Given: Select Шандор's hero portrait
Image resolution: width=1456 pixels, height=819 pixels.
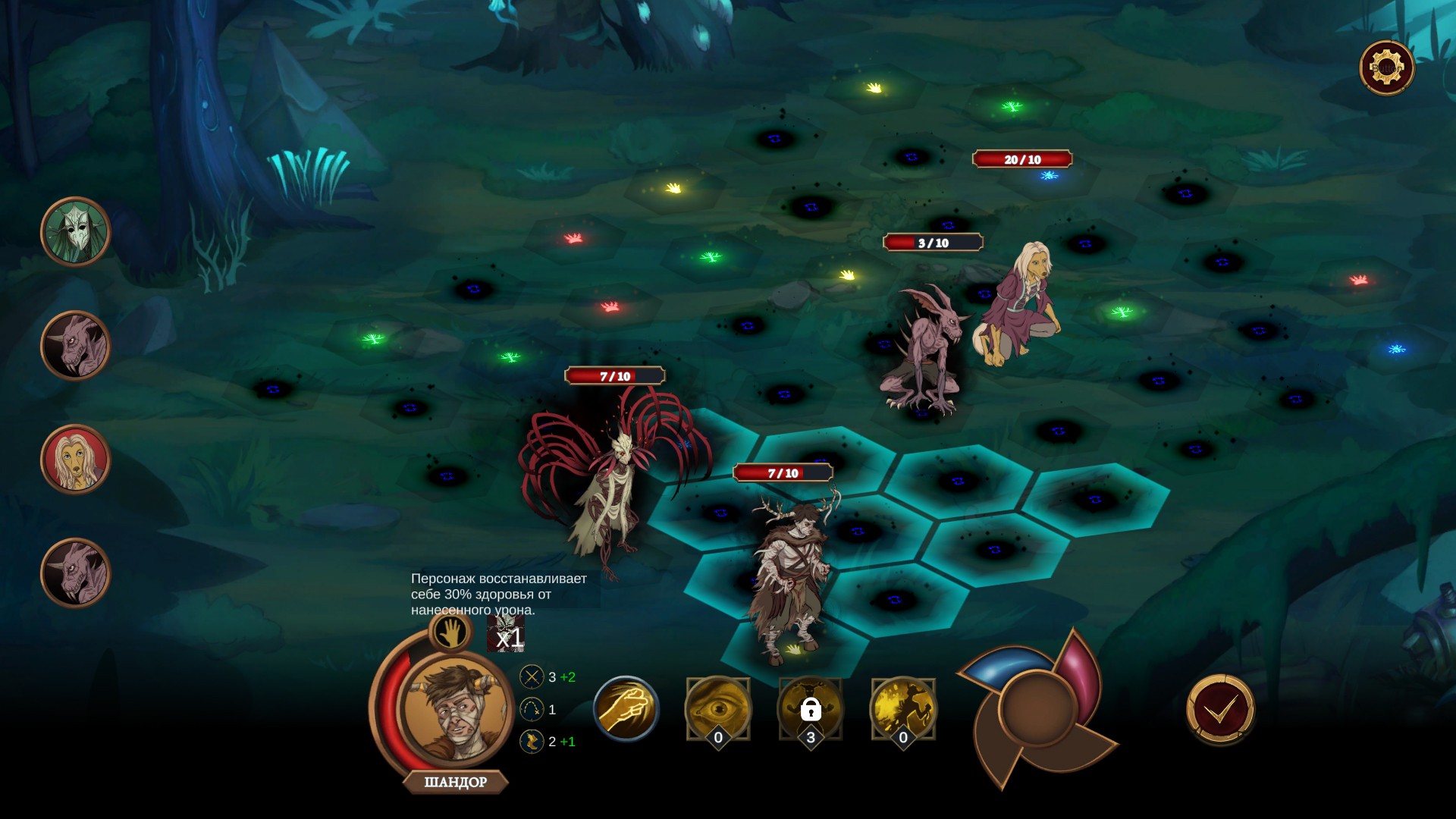Looking at the screenshot, I should pyautogui.click(x=453, y=711).
